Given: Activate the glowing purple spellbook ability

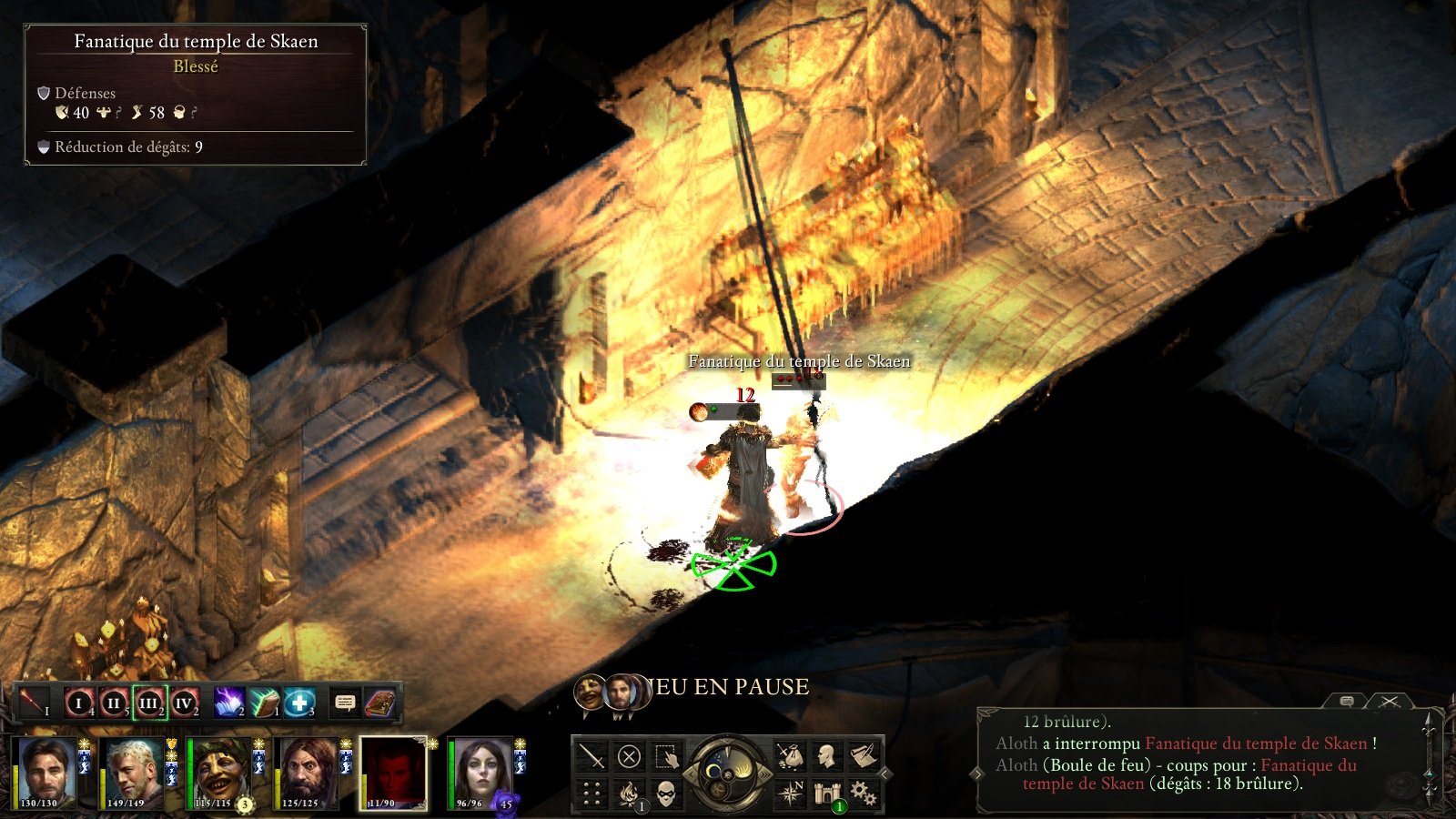Looking at the screenshot, I should tap(228, 703).
